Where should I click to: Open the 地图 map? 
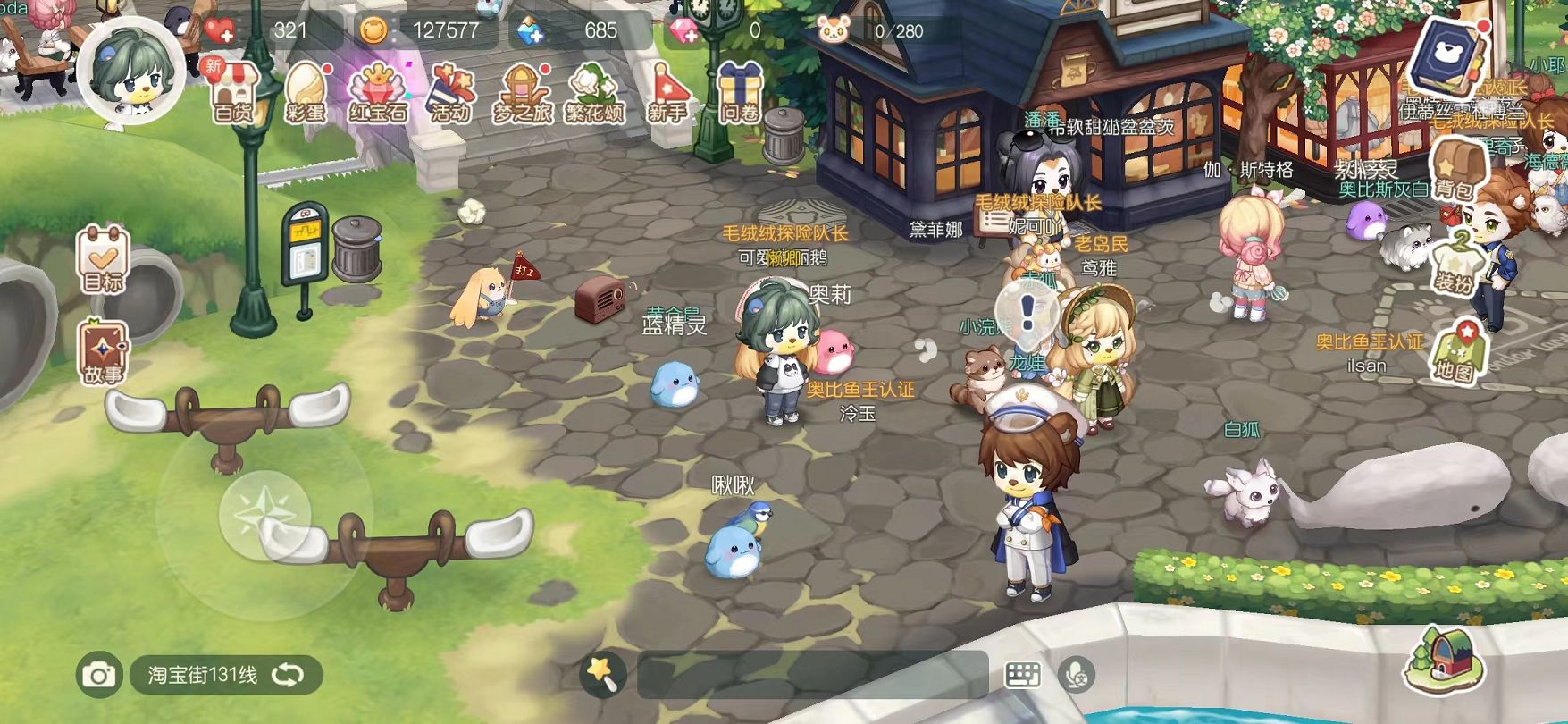point(1455,350)
